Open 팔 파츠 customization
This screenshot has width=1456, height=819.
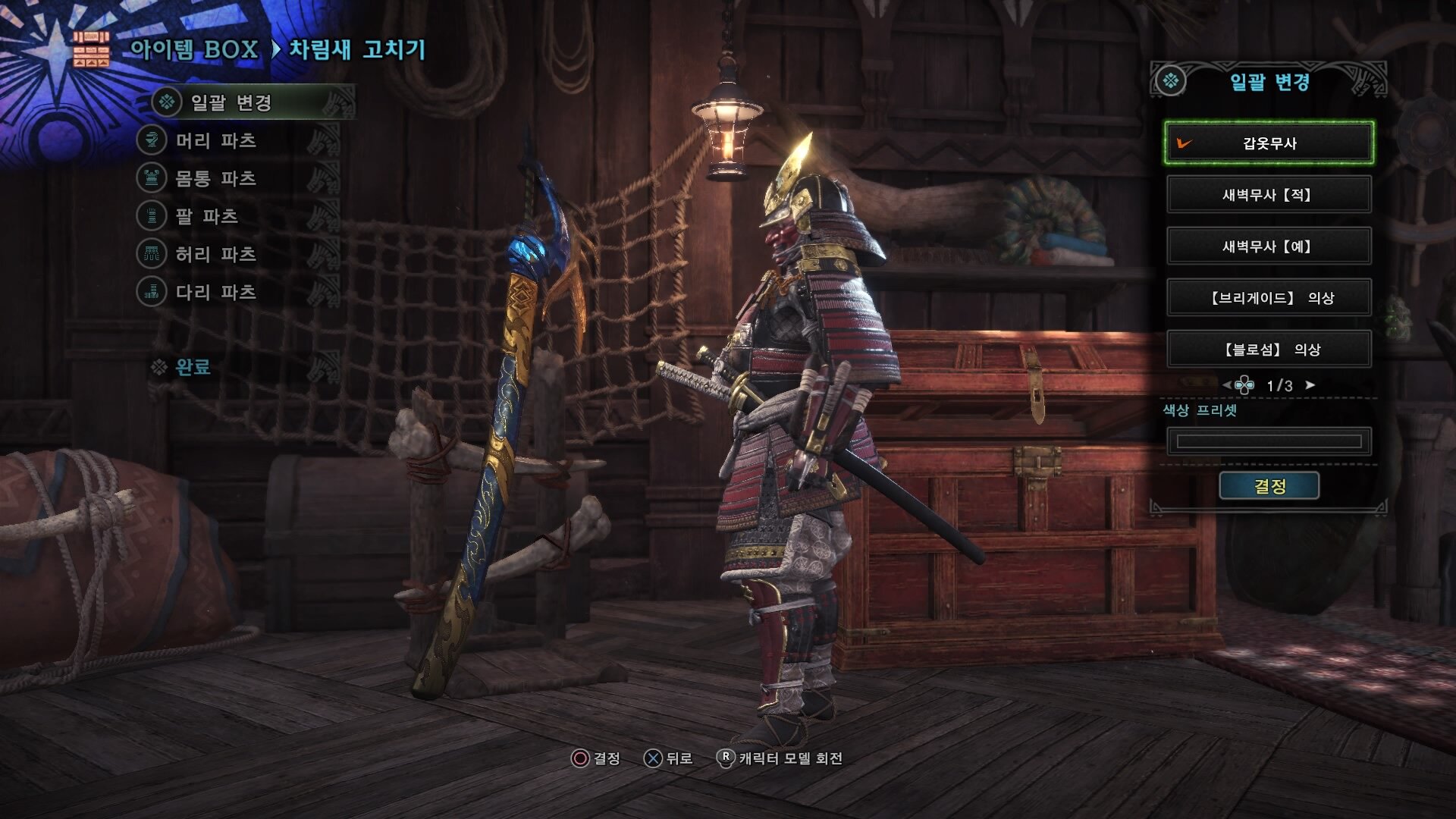(206, 216)
